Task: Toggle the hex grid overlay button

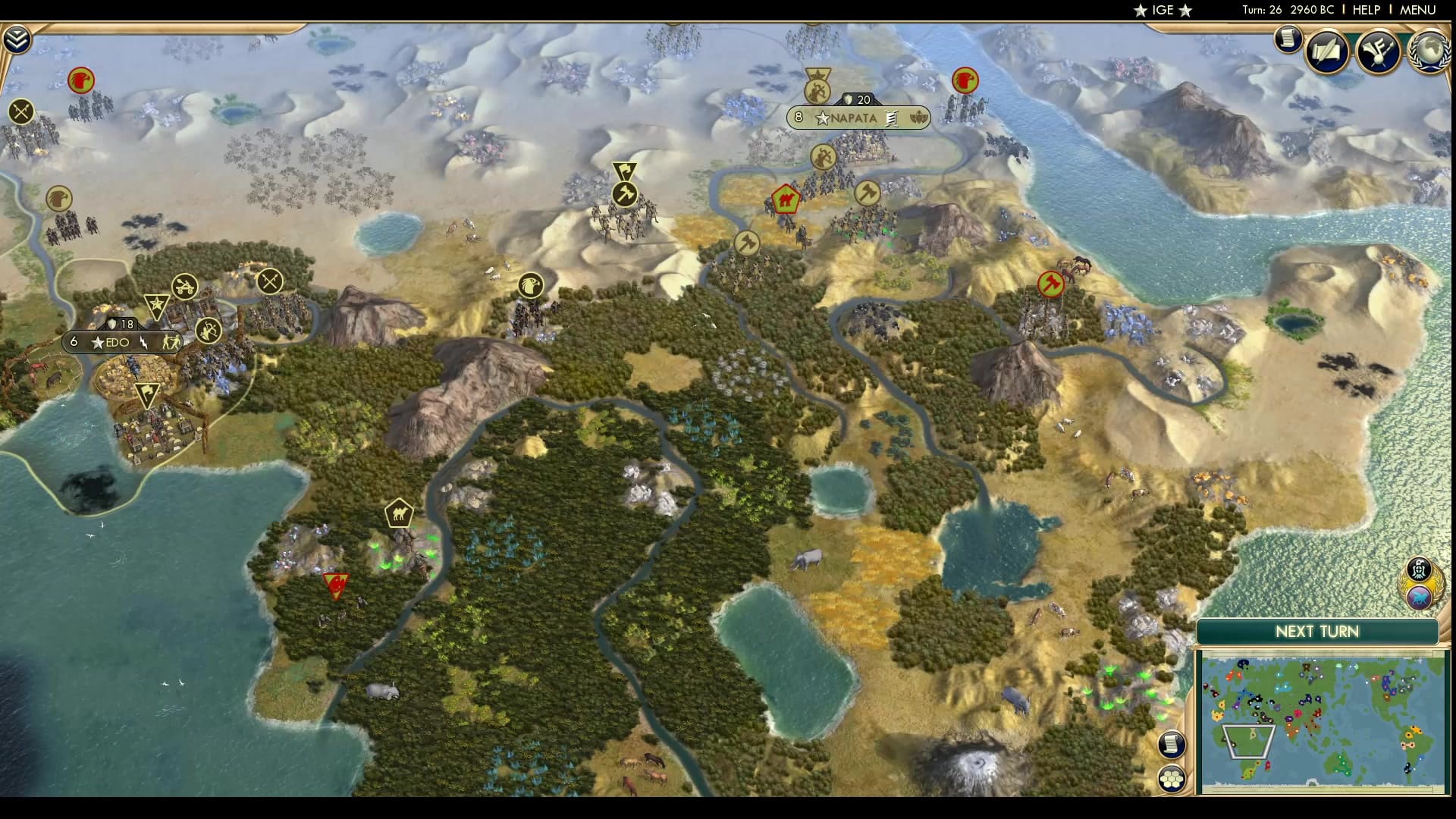Action: tap(1172, 777)
